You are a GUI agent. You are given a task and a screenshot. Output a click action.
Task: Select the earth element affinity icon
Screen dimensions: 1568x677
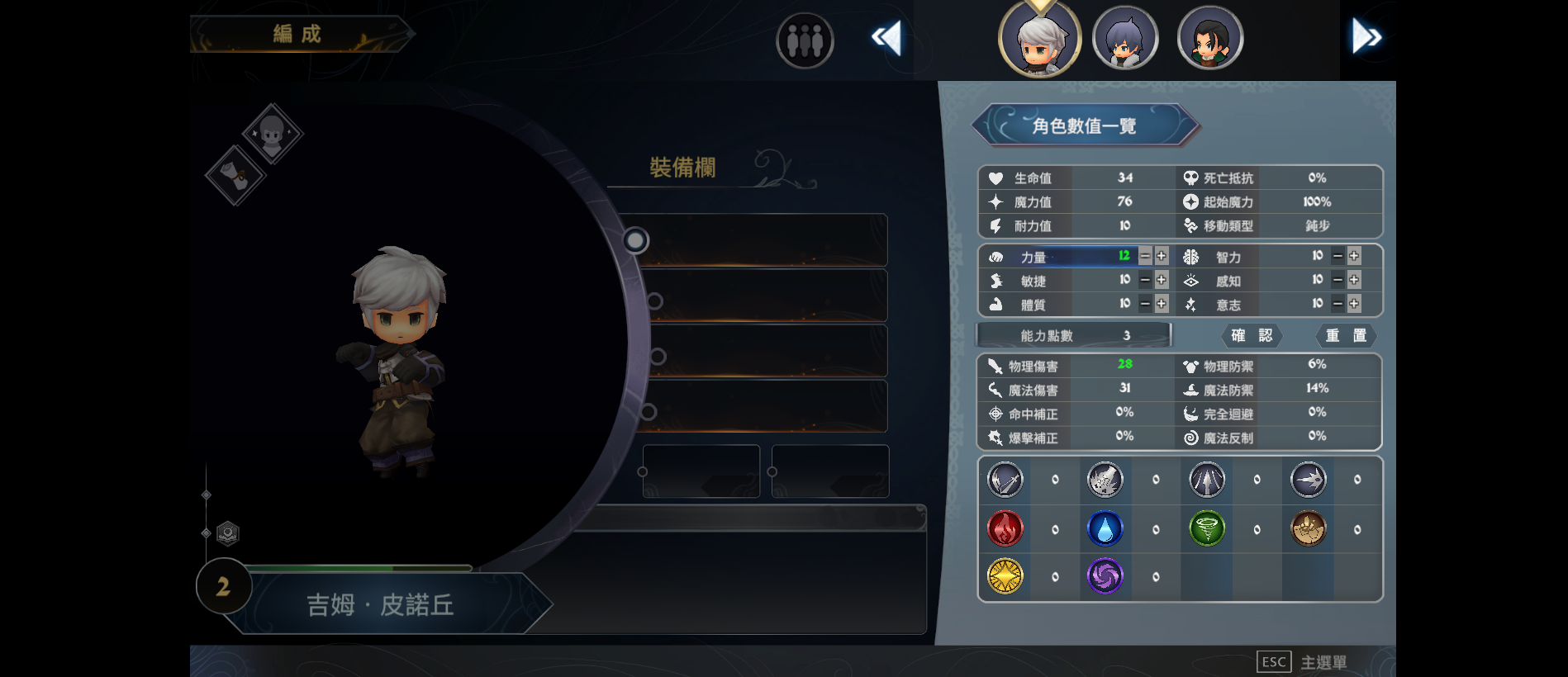[x=1309, y=529]
